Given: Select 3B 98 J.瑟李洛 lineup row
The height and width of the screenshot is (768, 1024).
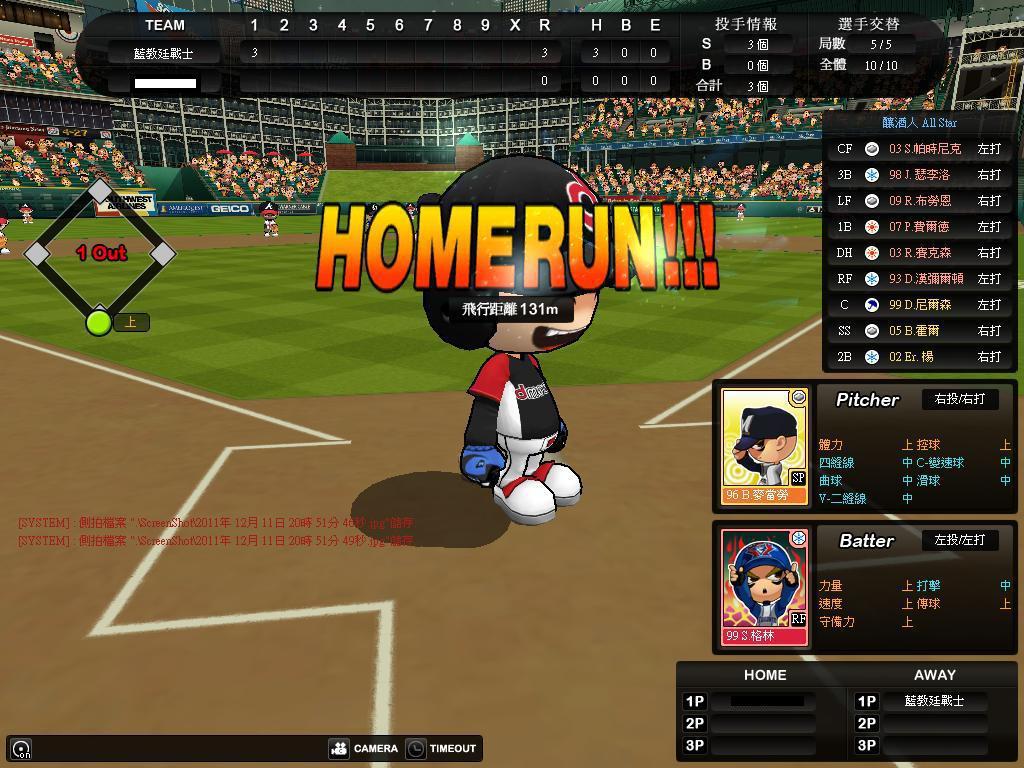Looking at the screenshot, I should (920, 175).
